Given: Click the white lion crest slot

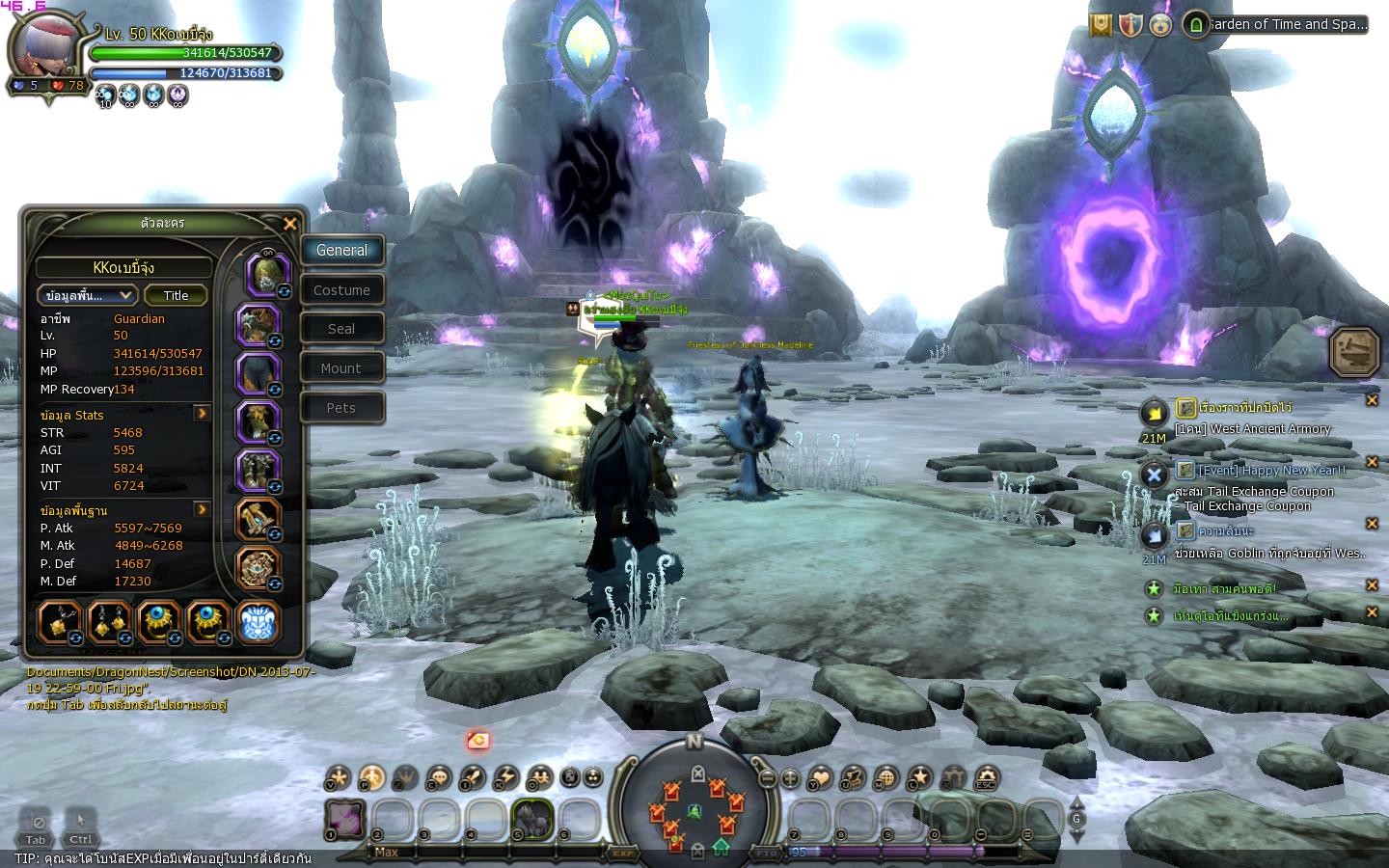Looking at the screenshot, I should click(259, 622).
